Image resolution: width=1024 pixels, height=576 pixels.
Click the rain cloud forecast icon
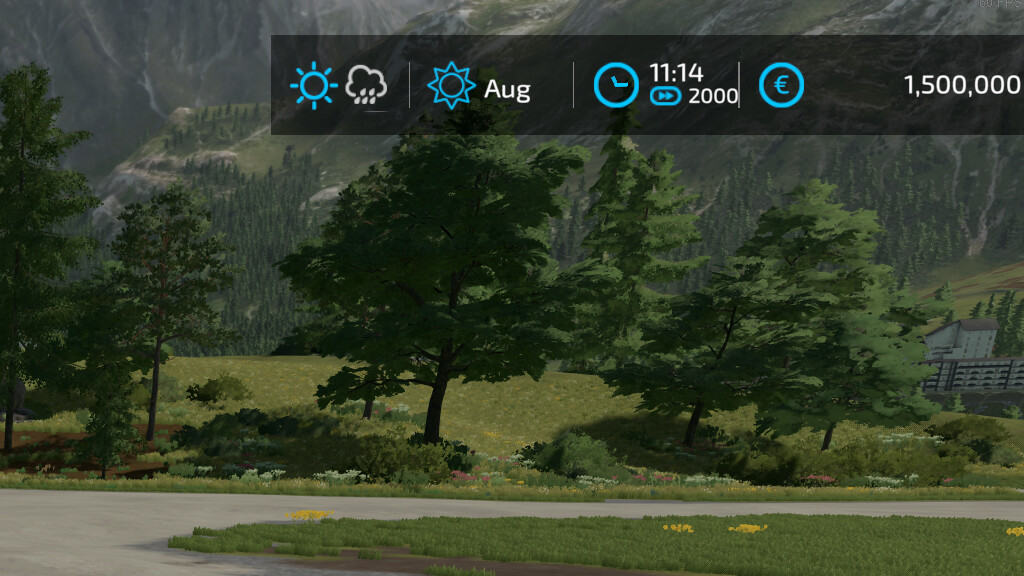[x=366, y=87]
